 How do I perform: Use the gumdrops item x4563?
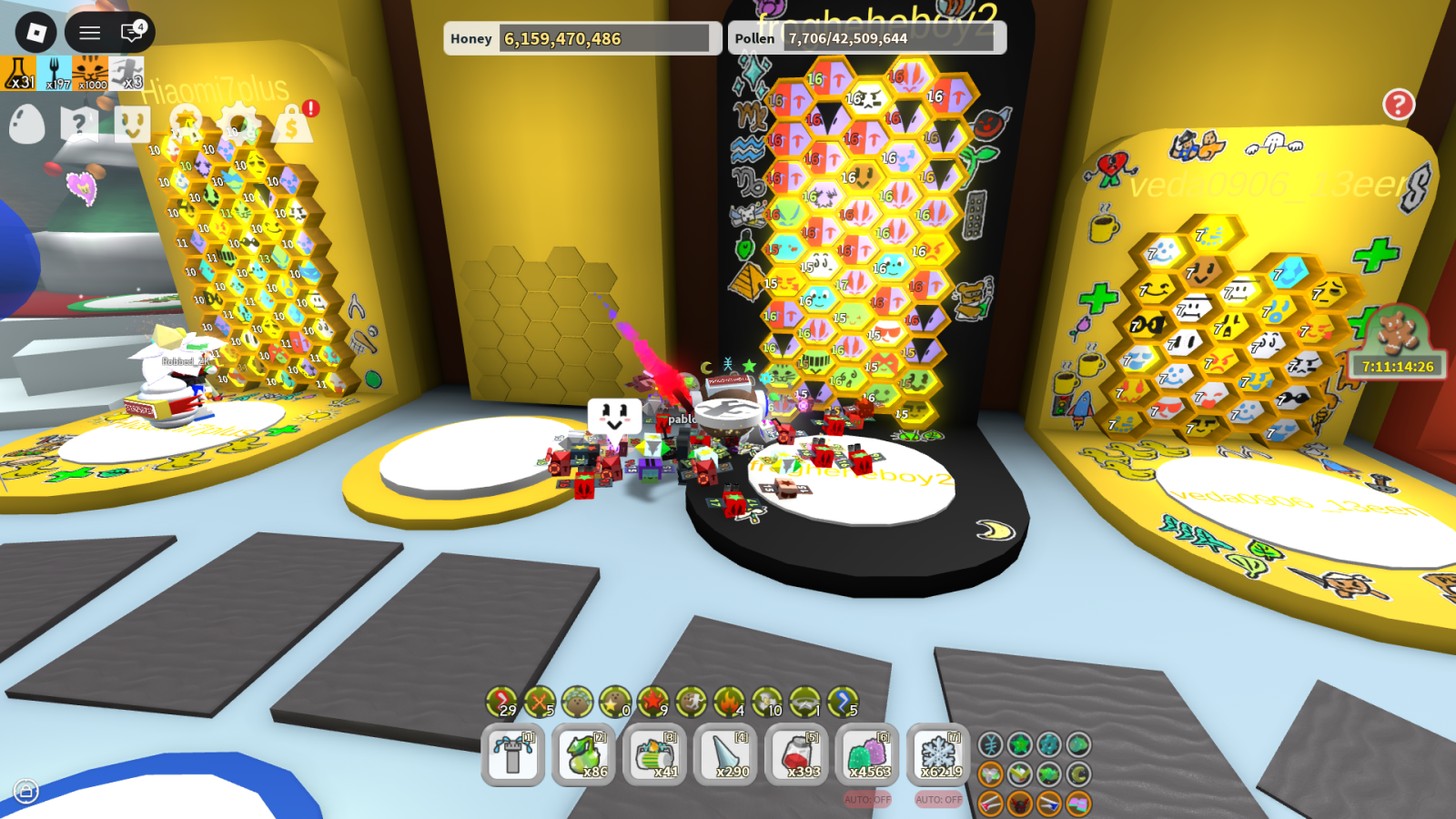tap(868, 754)
